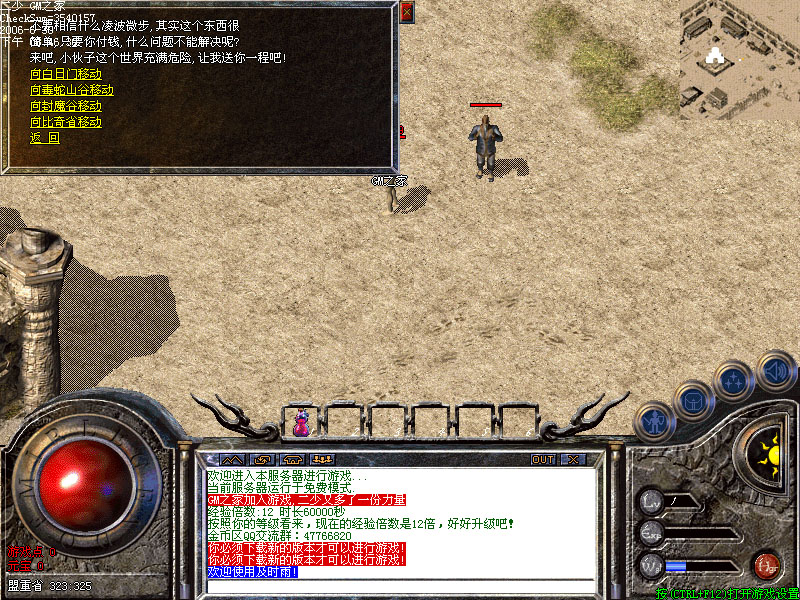Toggle the sound speaker button
The height and width of the screenshot is (600, 800).
pos(775,372)
